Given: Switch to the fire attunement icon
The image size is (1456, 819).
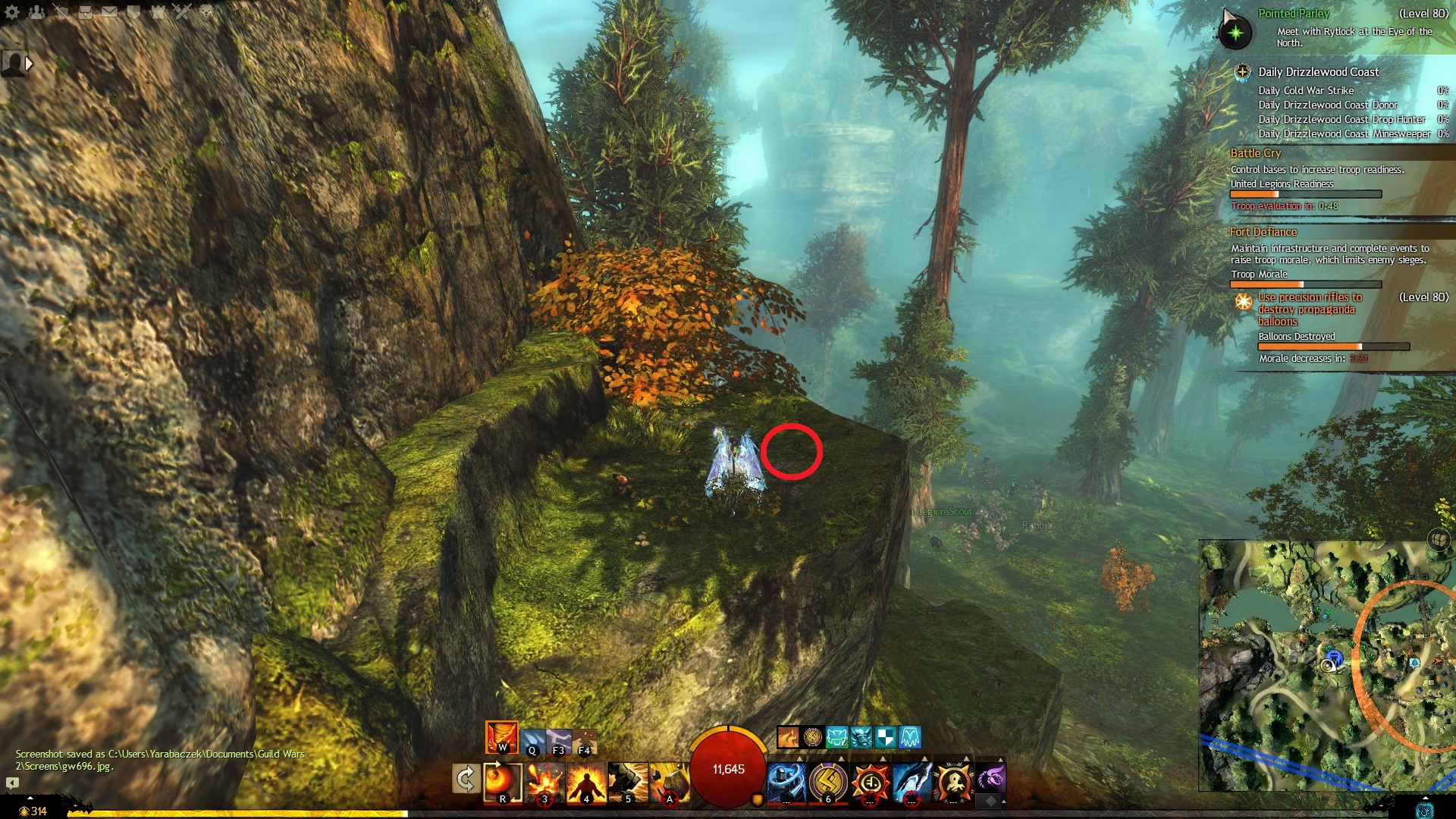Looking at the screenshot, I should coord(501,737).
